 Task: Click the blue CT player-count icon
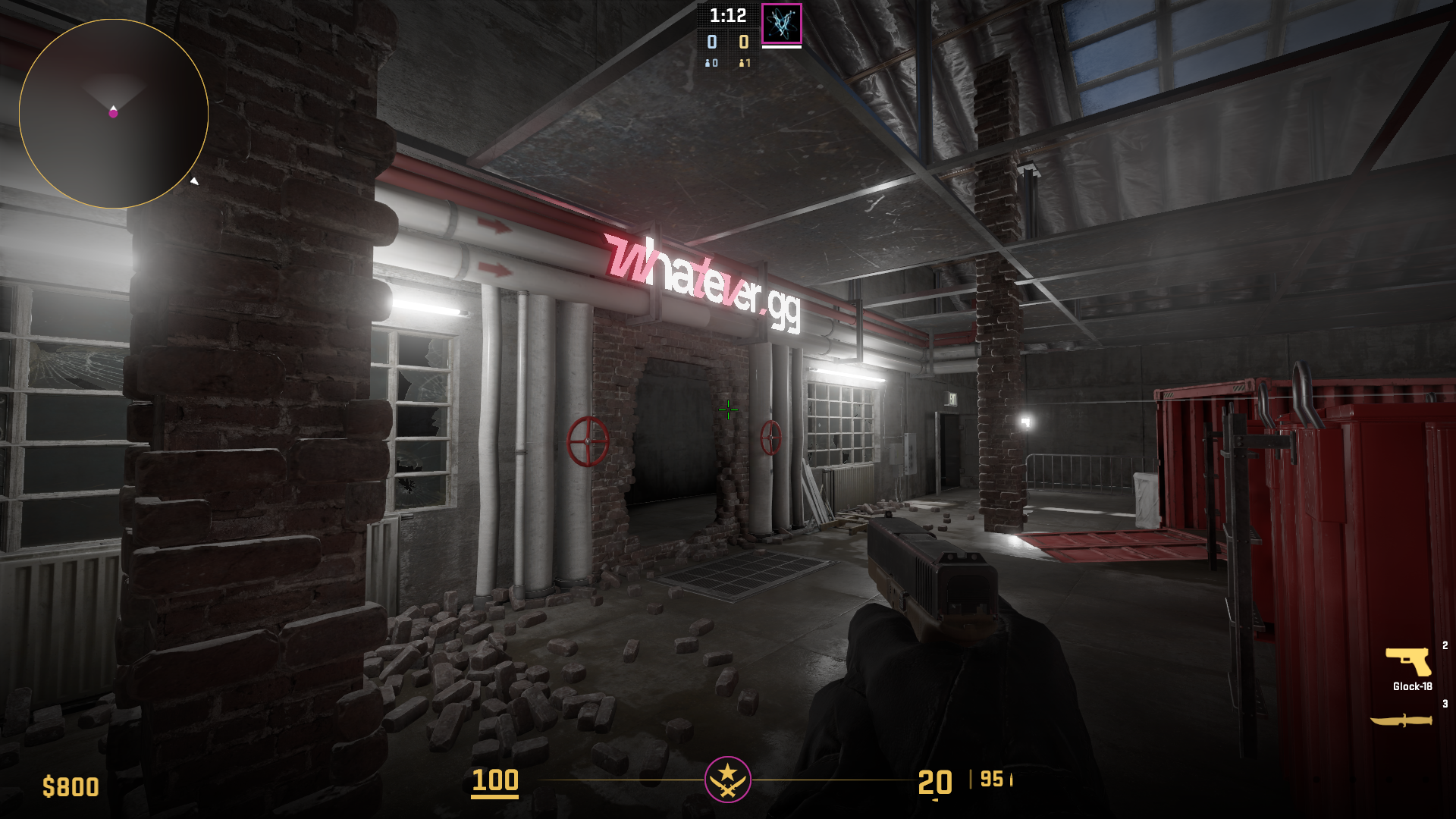click(x=708, y=64)
